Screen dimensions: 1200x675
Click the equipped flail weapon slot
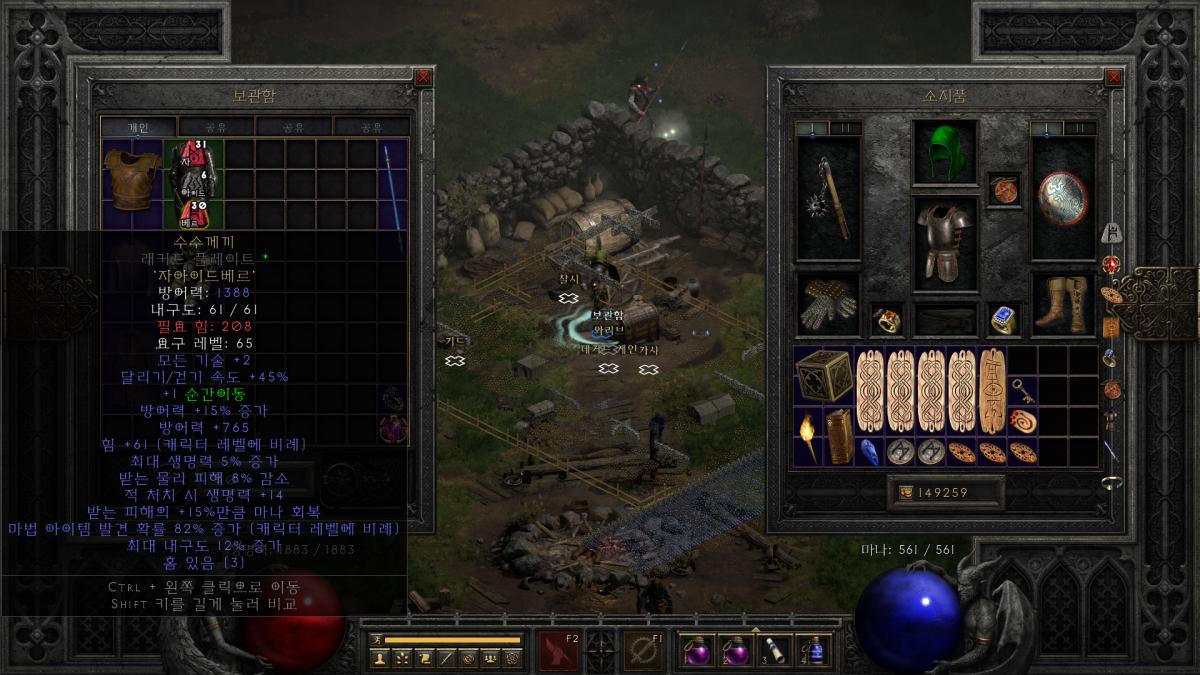(828, 199)
